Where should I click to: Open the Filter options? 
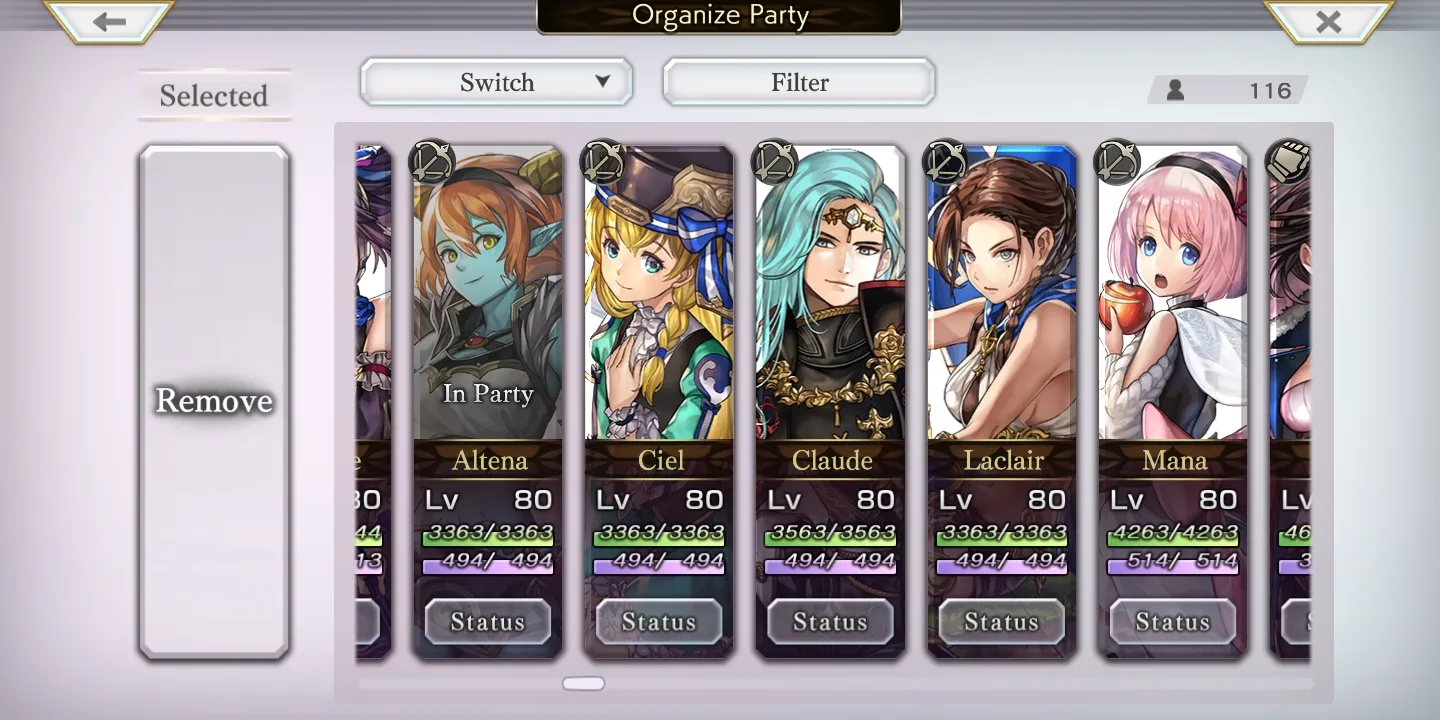(799, 82)
